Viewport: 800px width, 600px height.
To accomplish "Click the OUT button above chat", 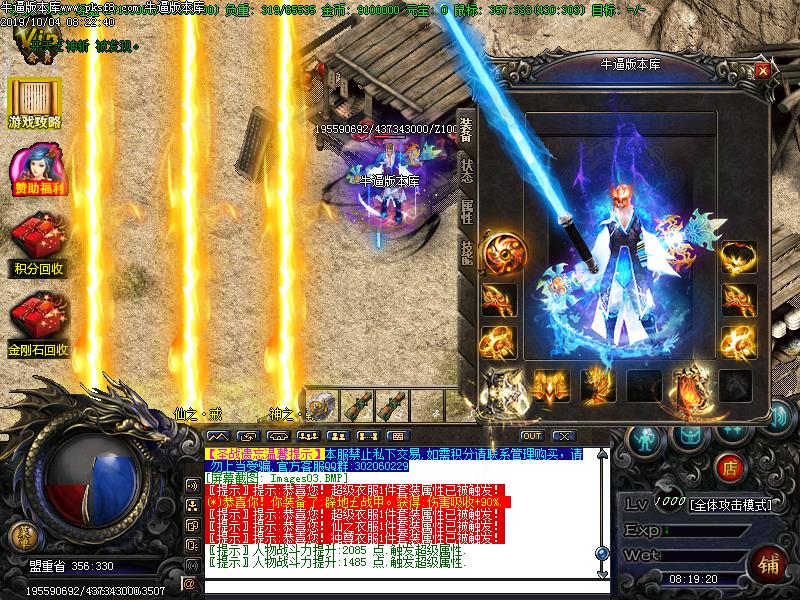I will tap(531, 436).
